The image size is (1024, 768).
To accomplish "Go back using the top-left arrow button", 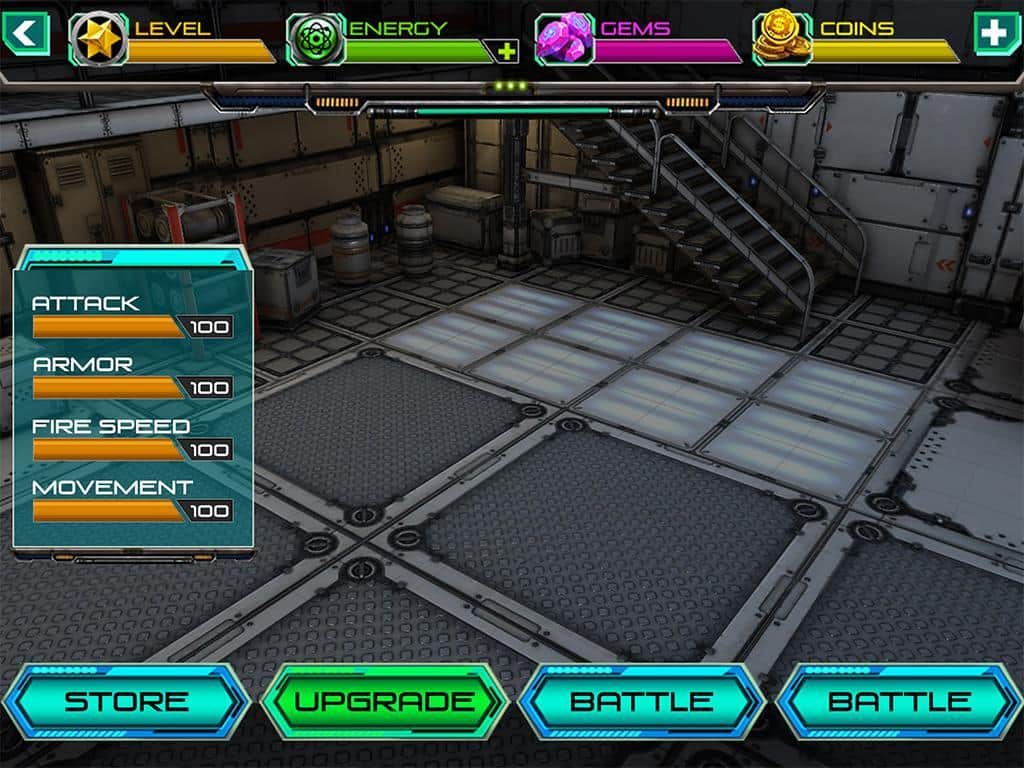I will 26,33.
